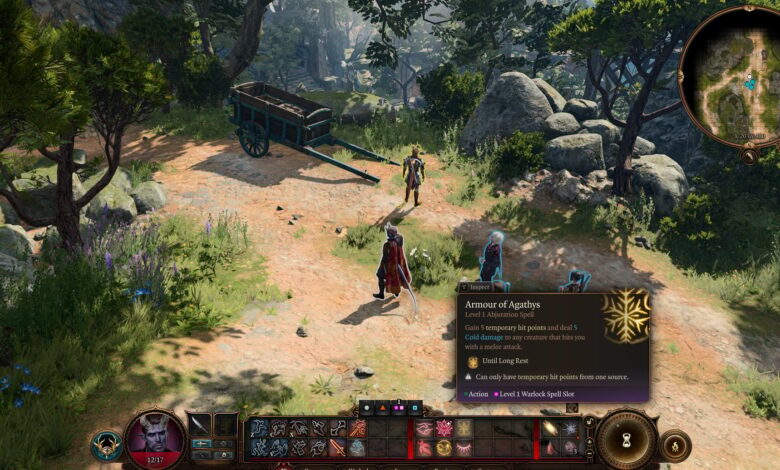Activate the white starburst hotbar icon

pyautogui.click(x=570, y=428)
